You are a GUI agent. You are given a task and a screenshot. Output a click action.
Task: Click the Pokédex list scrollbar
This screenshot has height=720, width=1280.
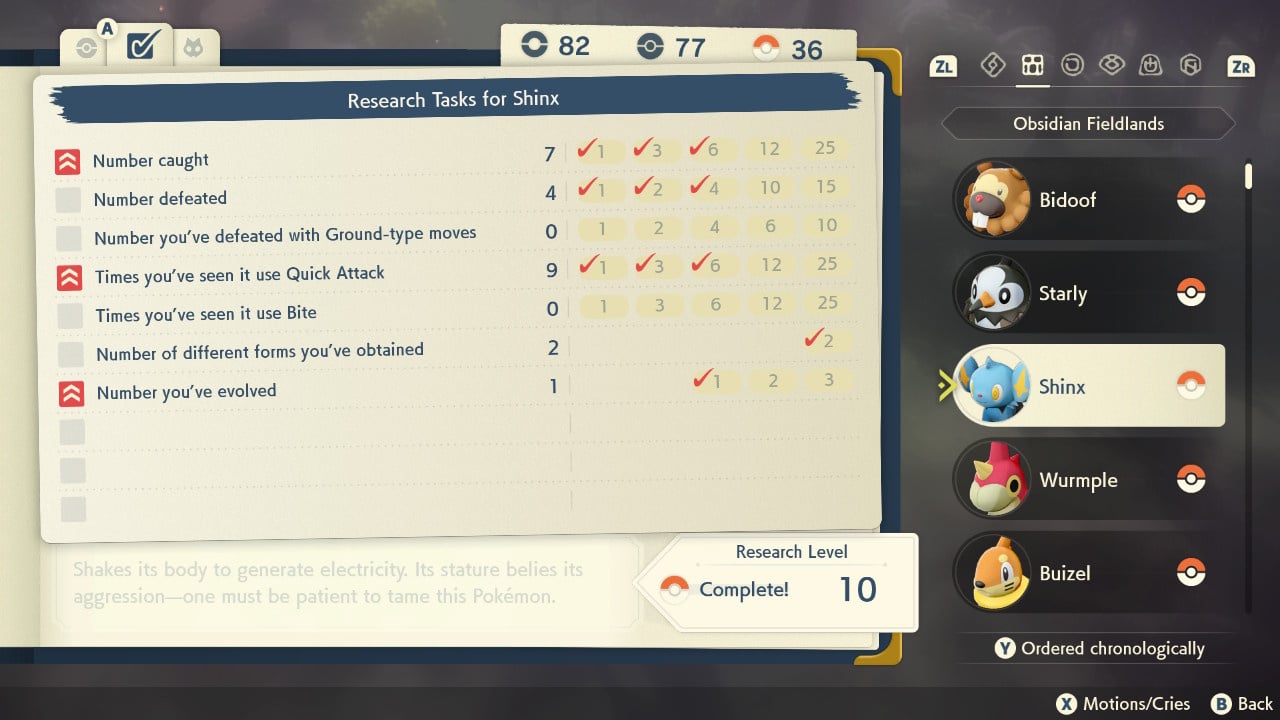click(1248, 176)
